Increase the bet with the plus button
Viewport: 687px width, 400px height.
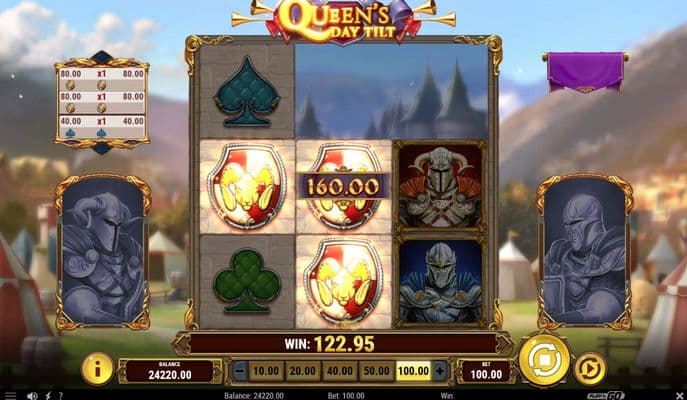pyautogui.click(x=439, y=371)
